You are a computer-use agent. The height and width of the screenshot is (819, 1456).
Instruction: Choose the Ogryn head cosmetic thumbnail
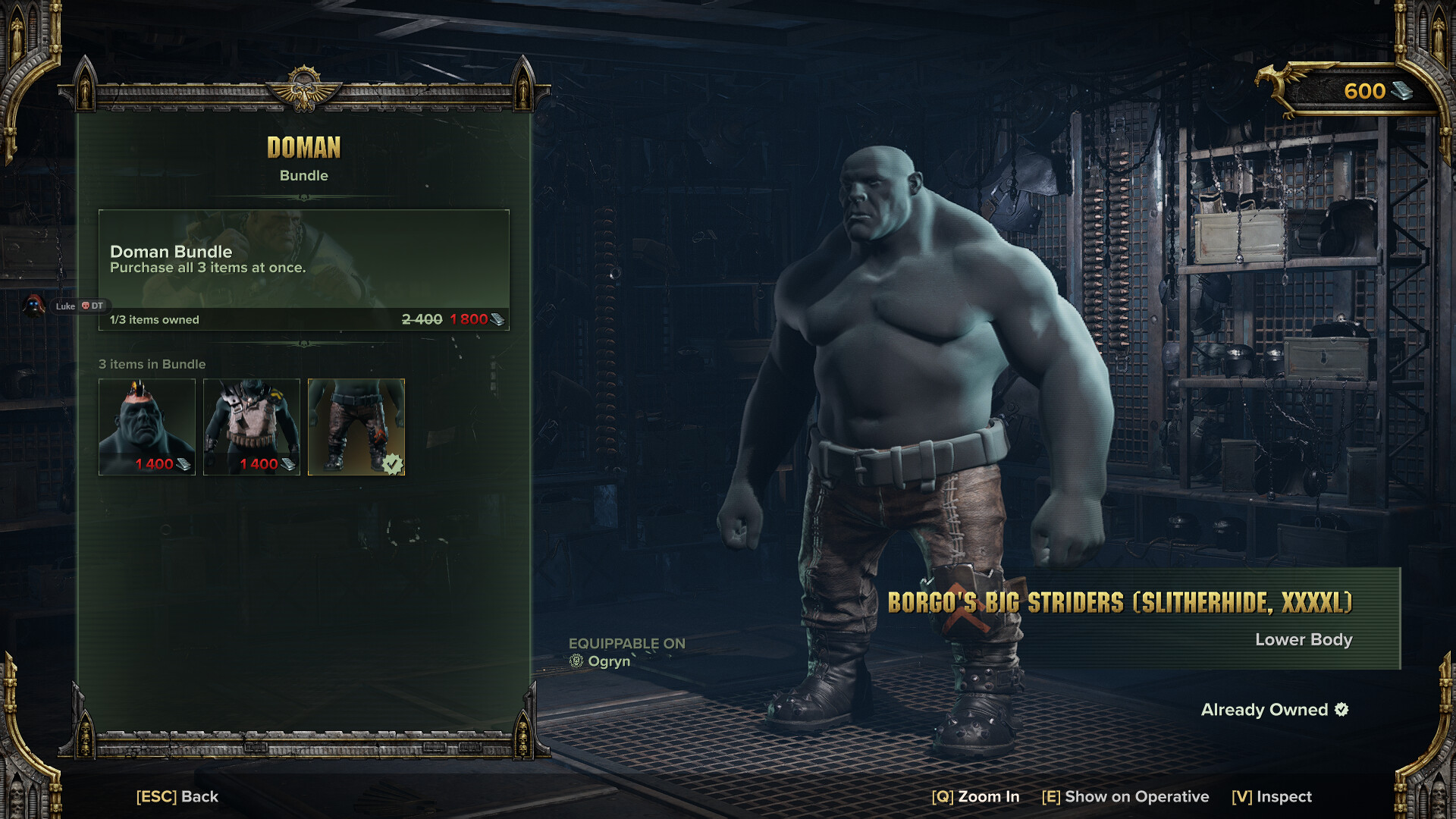(147, 427)
